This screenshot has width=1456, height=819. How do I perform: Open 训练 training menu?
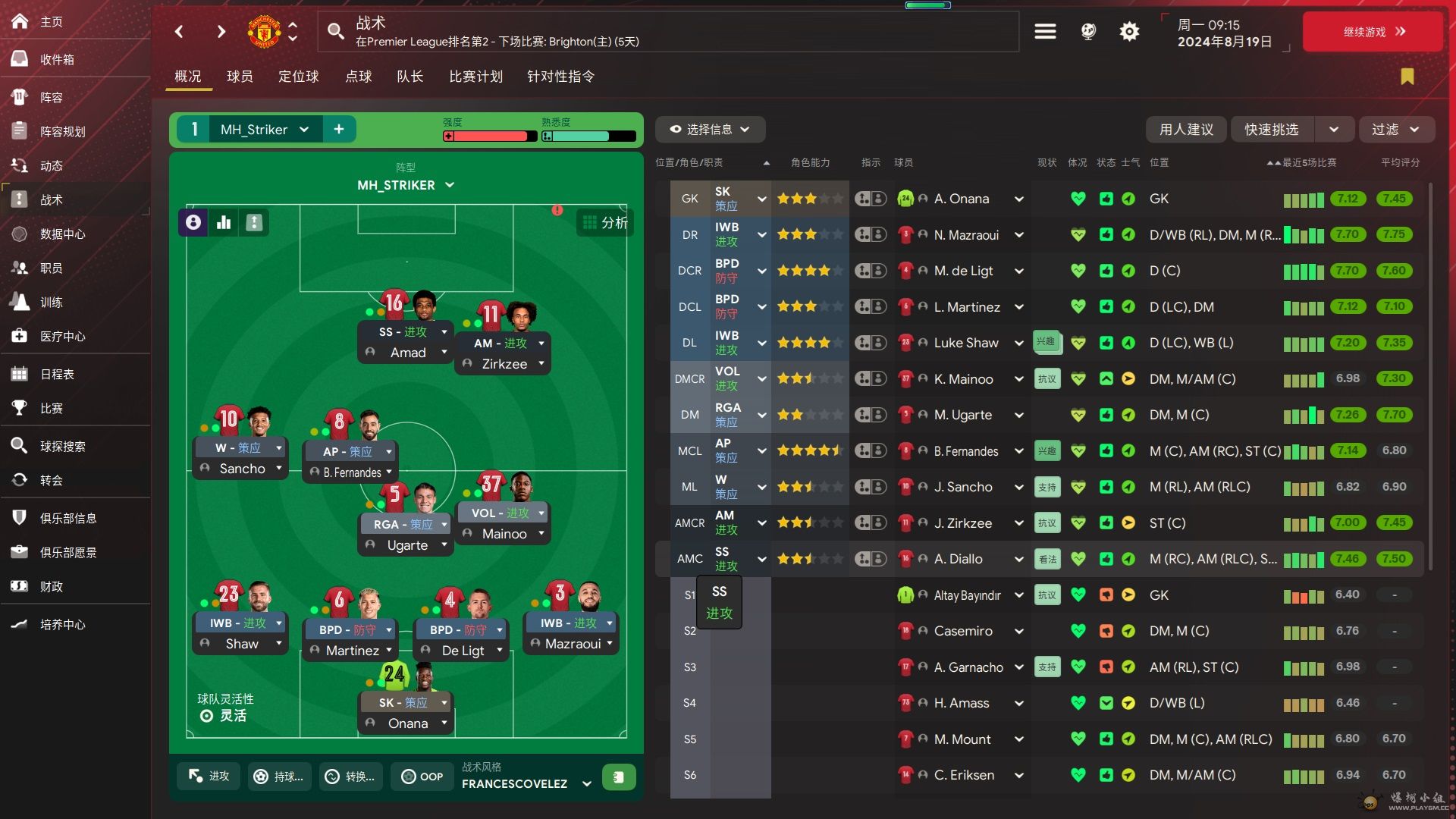point(51,303)
